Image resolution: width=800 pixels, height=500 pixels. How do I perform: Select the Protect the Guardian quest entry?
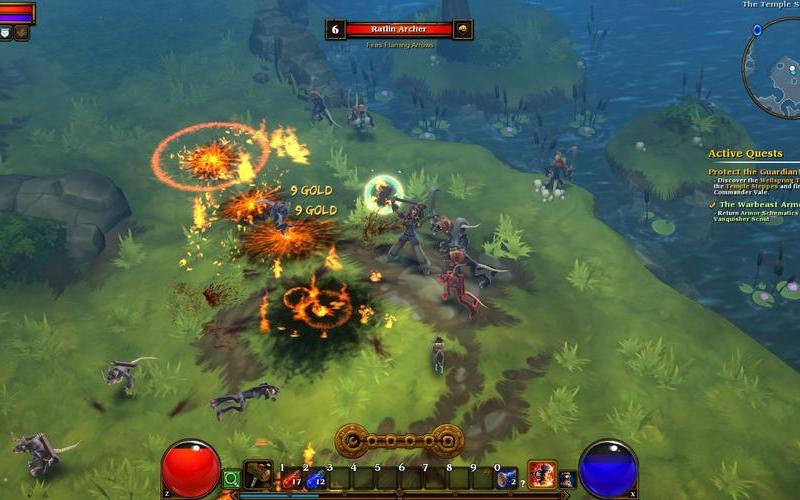(752, 170)
